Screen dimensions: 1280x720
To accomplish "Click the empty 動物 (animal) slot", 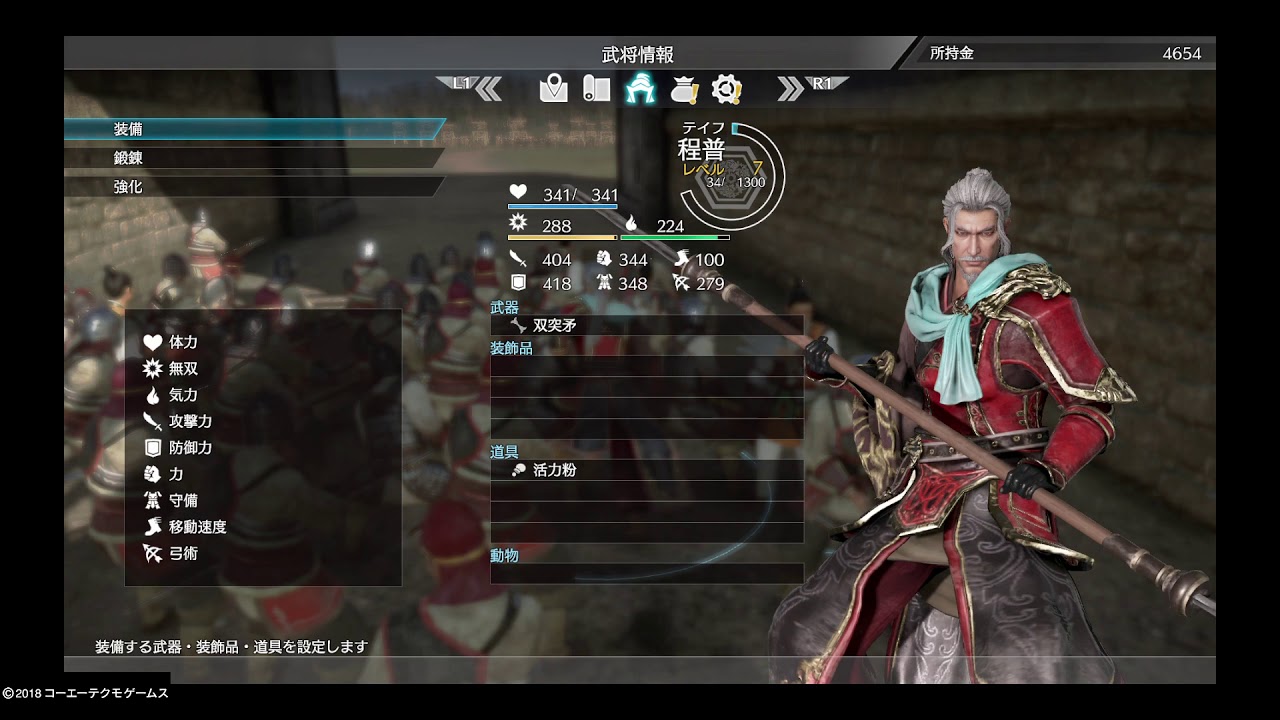I will 646,574.
